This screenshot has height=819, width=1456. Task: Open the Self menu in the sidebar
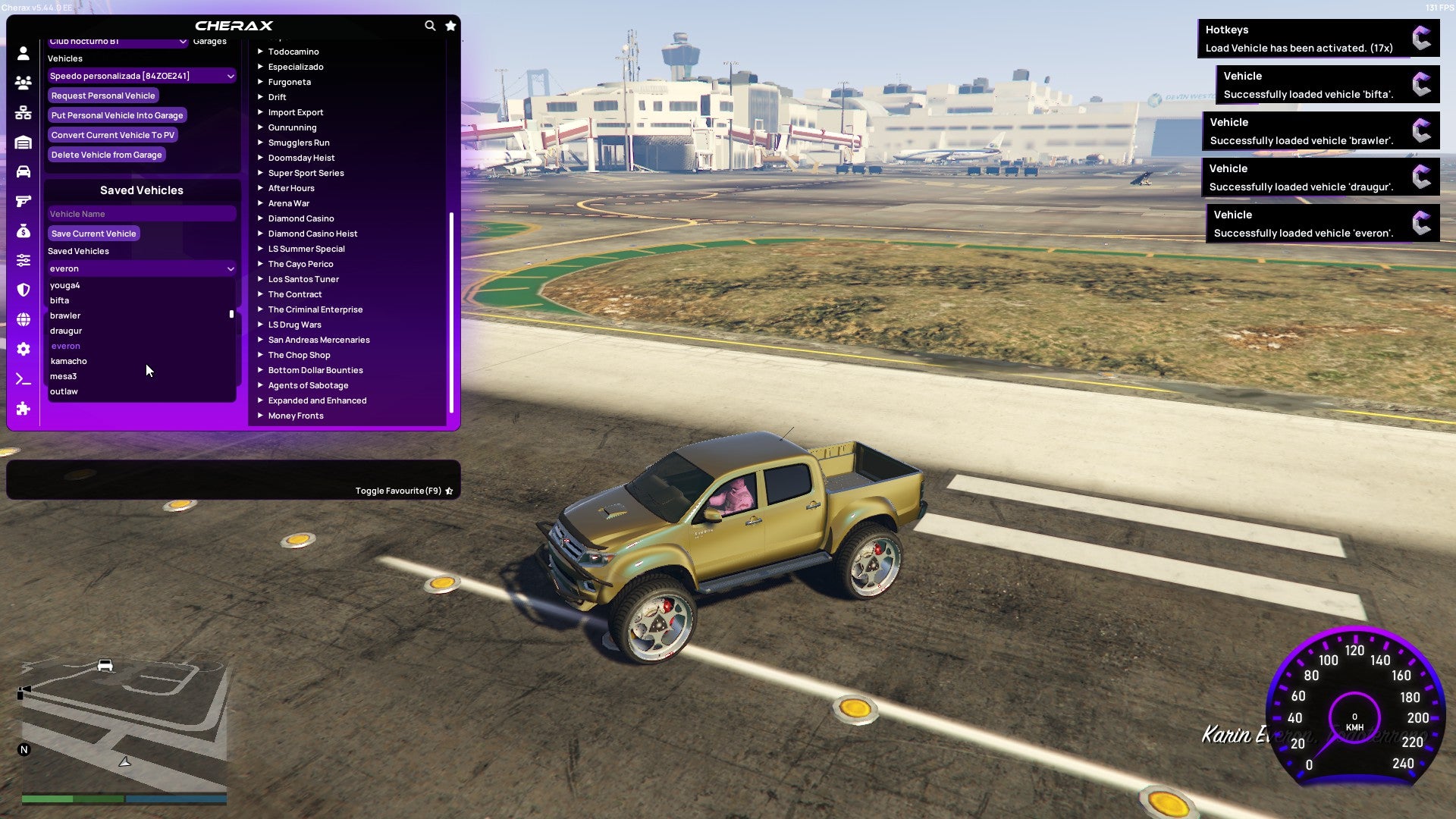[22, 54]
